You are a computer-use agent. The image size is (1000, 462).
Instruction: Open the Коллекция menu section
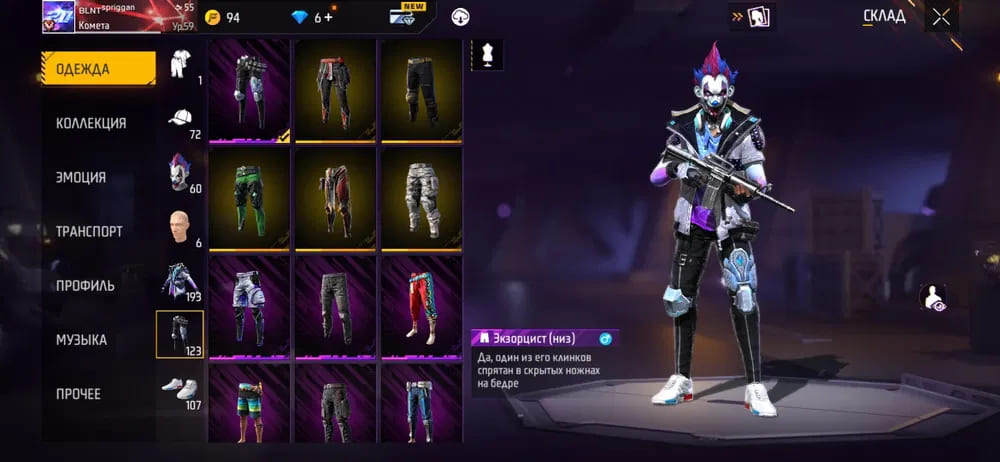pyautogui.click(x=91, y=123)
